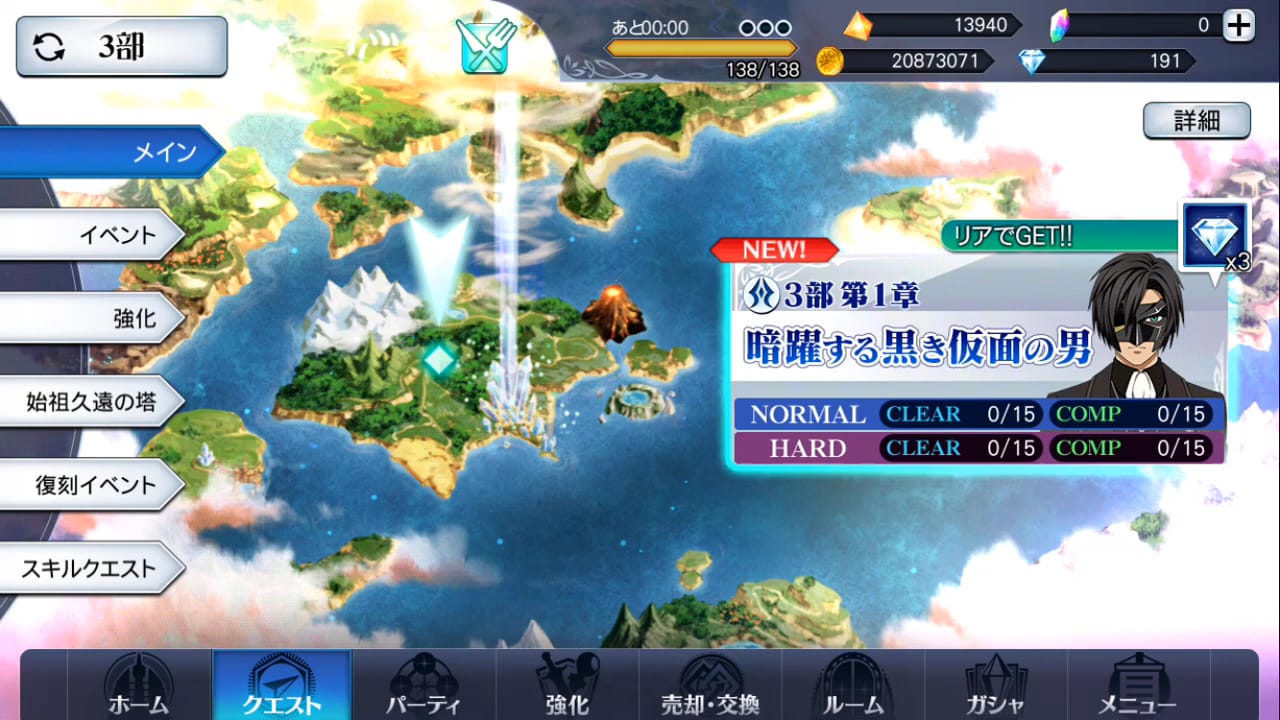1280x720 pixels.
Task: Select the メイン quest tab
Action: [x=110, y=152]
